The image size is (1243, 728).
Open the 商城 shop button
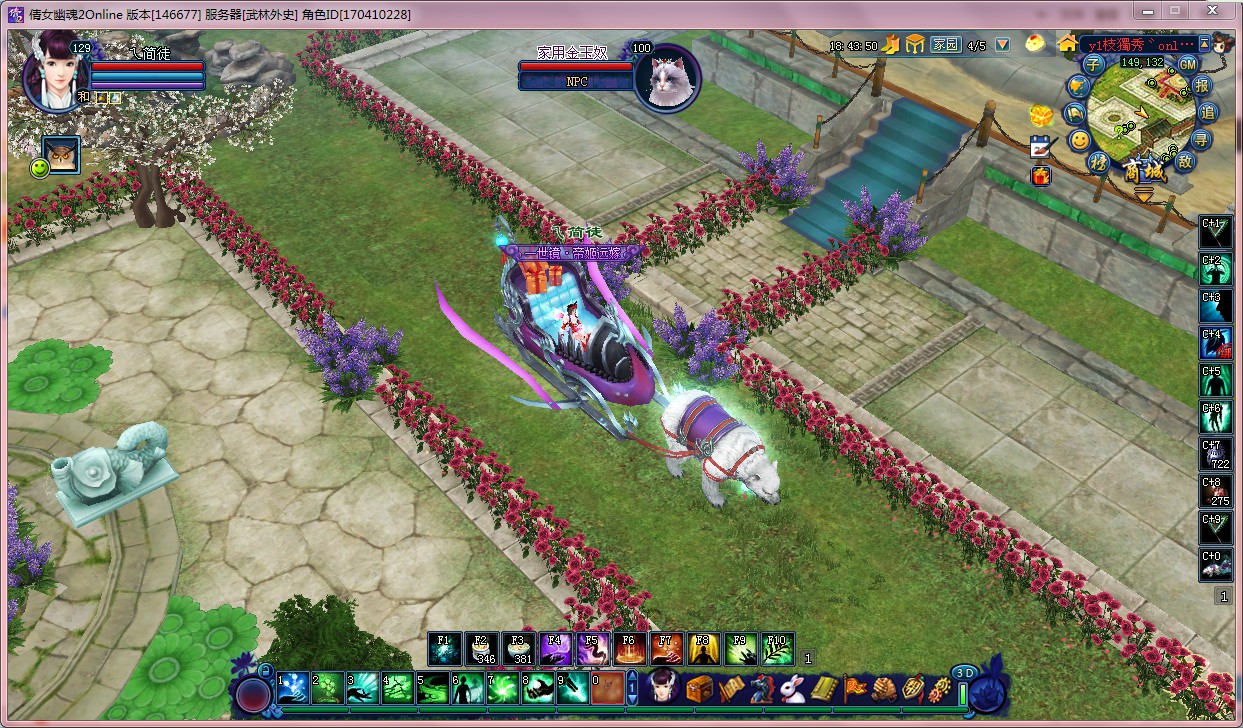pos(1145,171)
